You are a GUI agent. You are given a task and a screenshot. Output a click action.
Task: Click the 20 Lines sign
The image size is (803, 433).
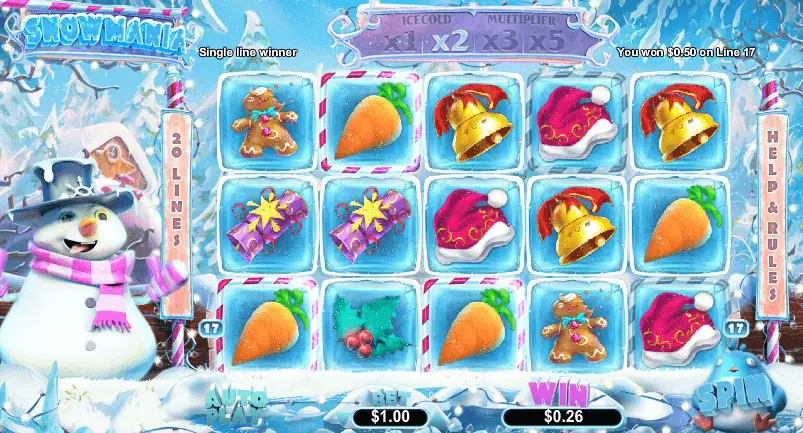(174, 197)
